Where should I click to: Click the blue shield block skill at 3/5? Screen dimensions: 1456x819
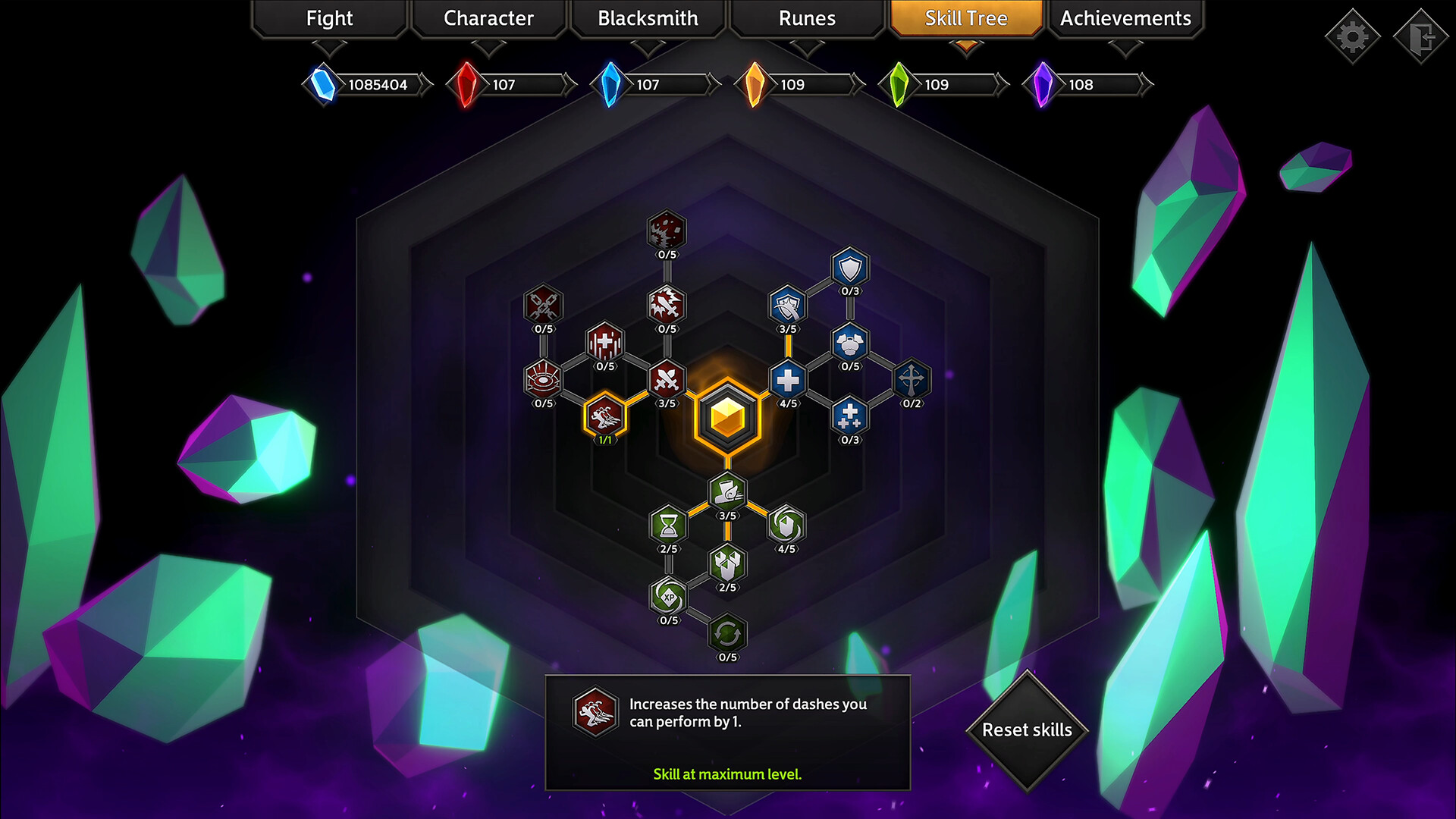pyautogui.click(x=787, y=308)
